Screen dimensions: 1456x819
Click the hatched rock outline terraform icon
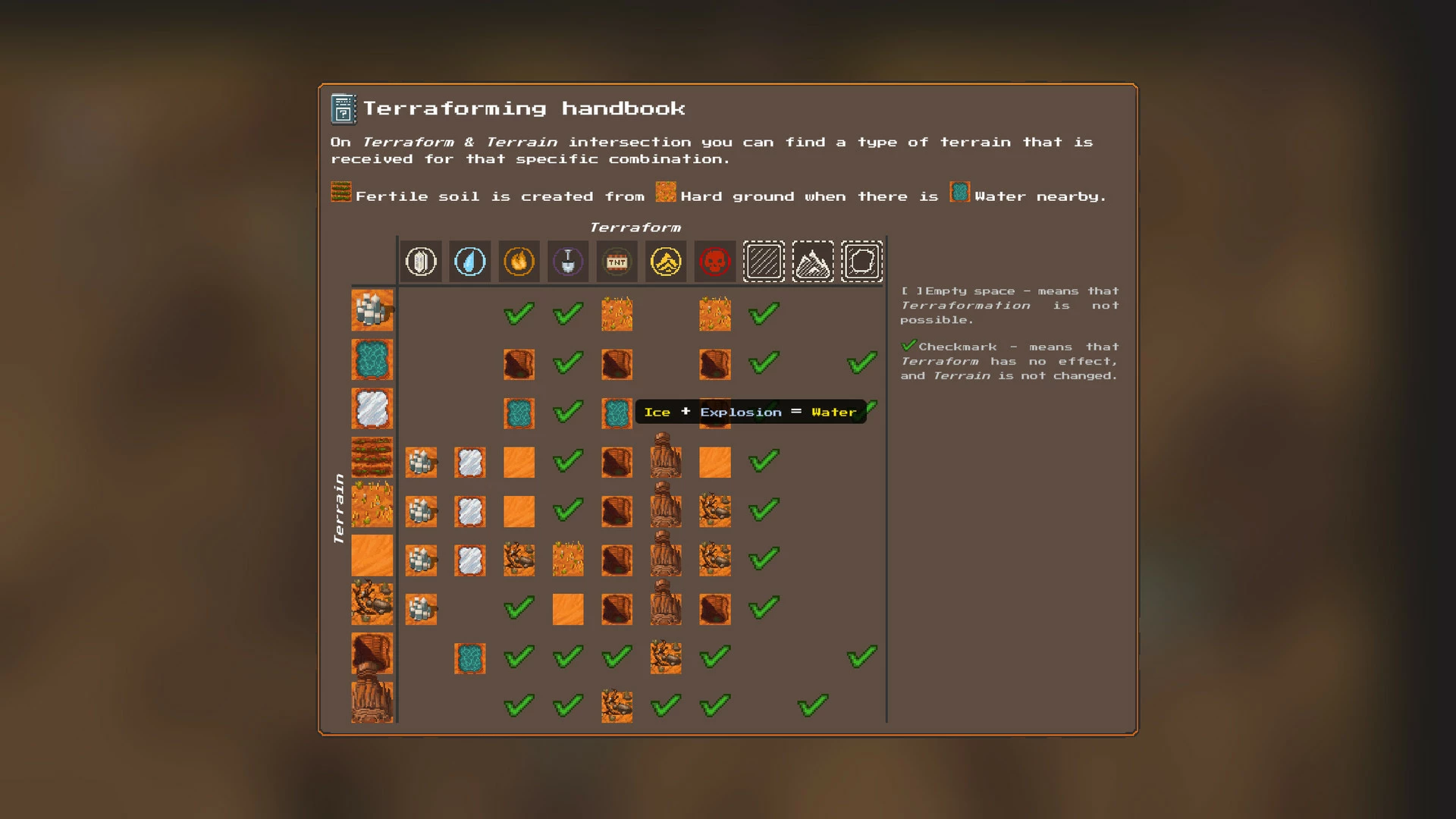click(861, 262)
